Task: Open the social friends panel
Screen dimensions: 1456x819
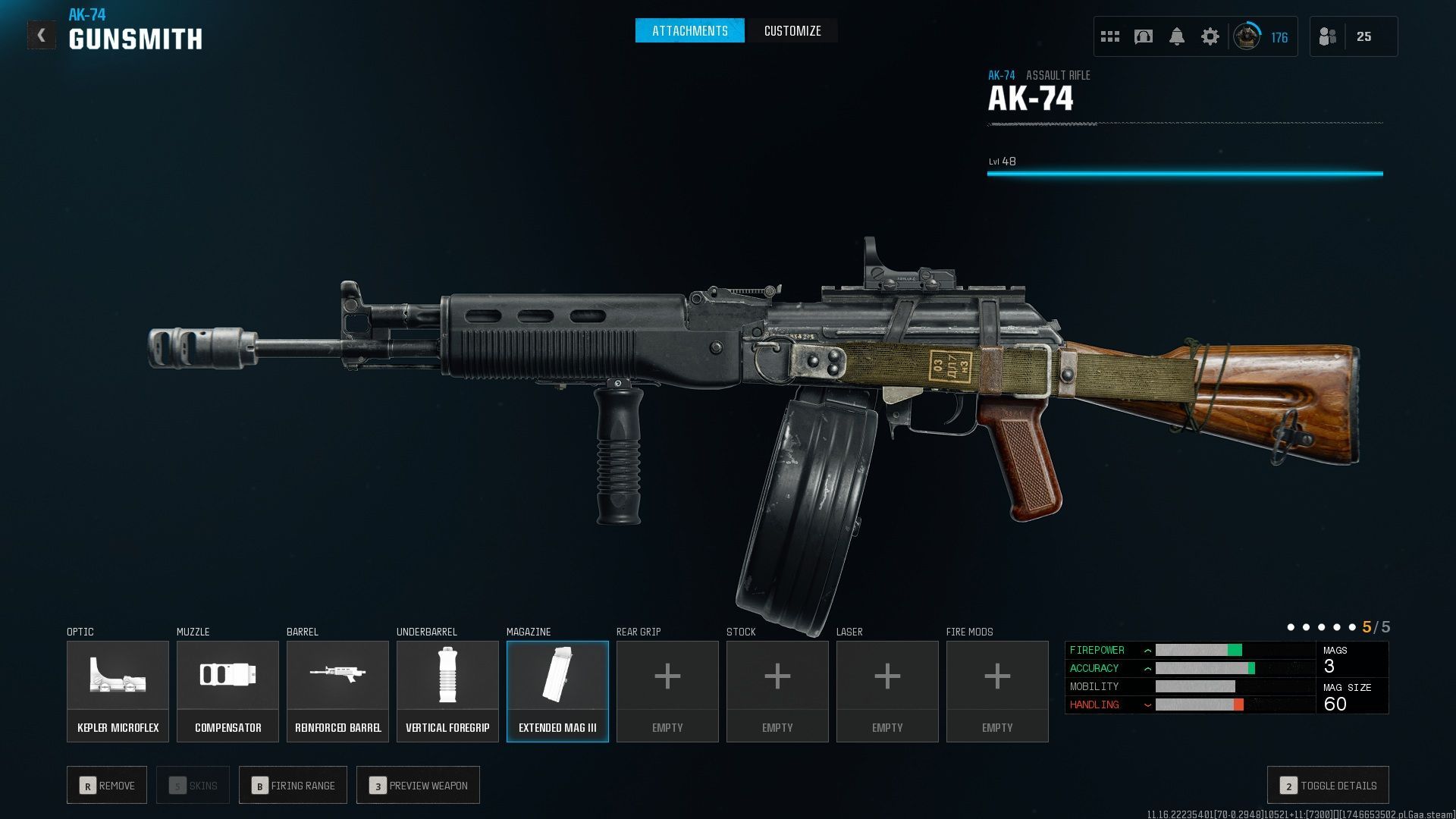Action: click(1328, 36)
